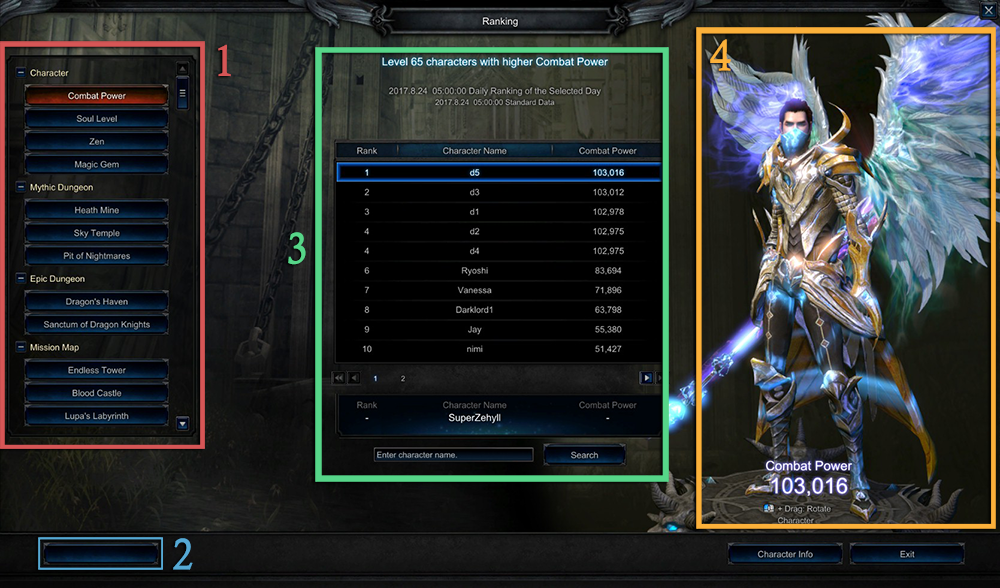Open Sanctum of Dragon Knights ranking
1000x588 pixels.
(x=97, y=325)
